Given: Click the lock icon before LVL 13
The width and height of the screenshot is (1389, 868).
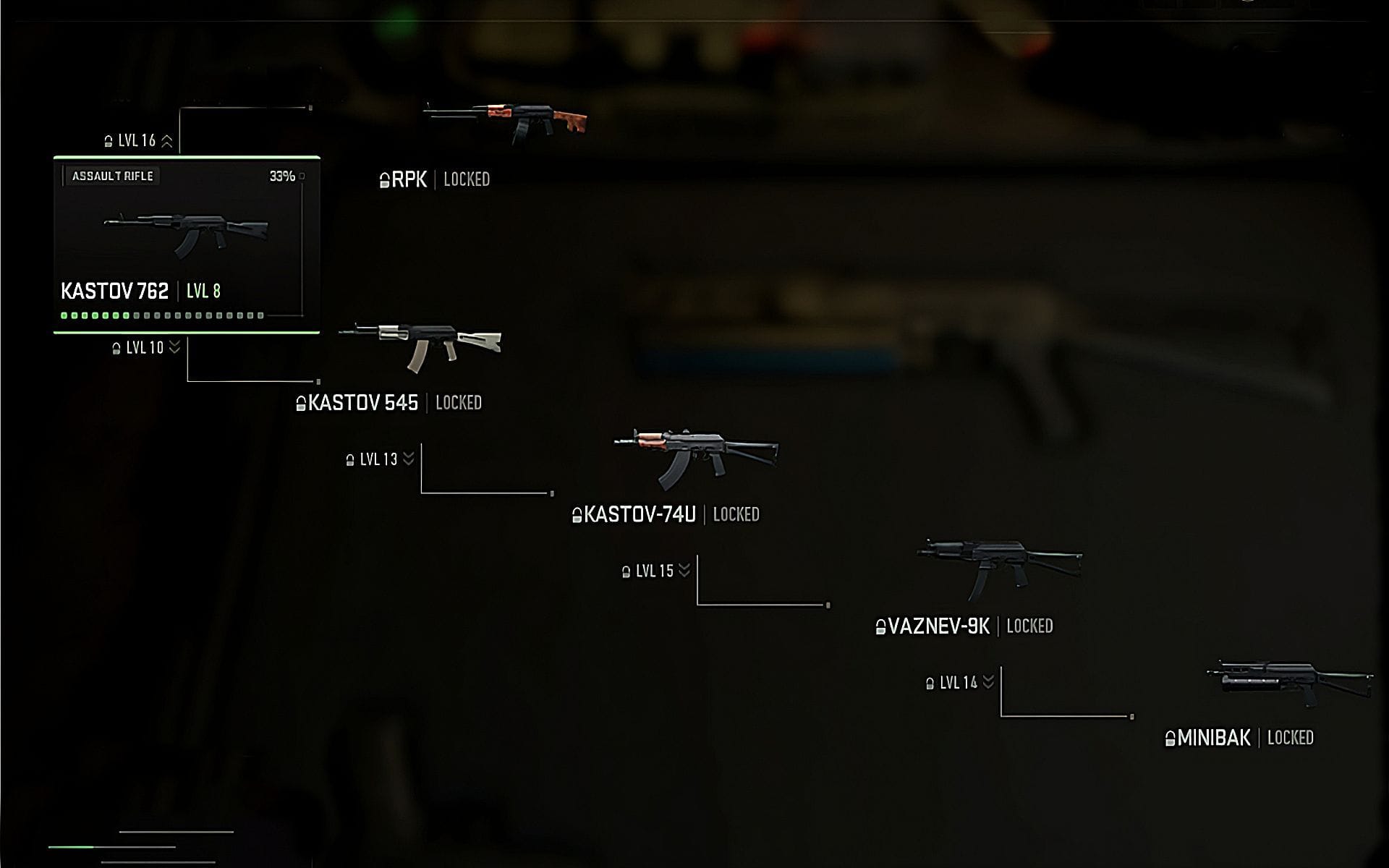Looking at the screenshot, I should (350, 459).
